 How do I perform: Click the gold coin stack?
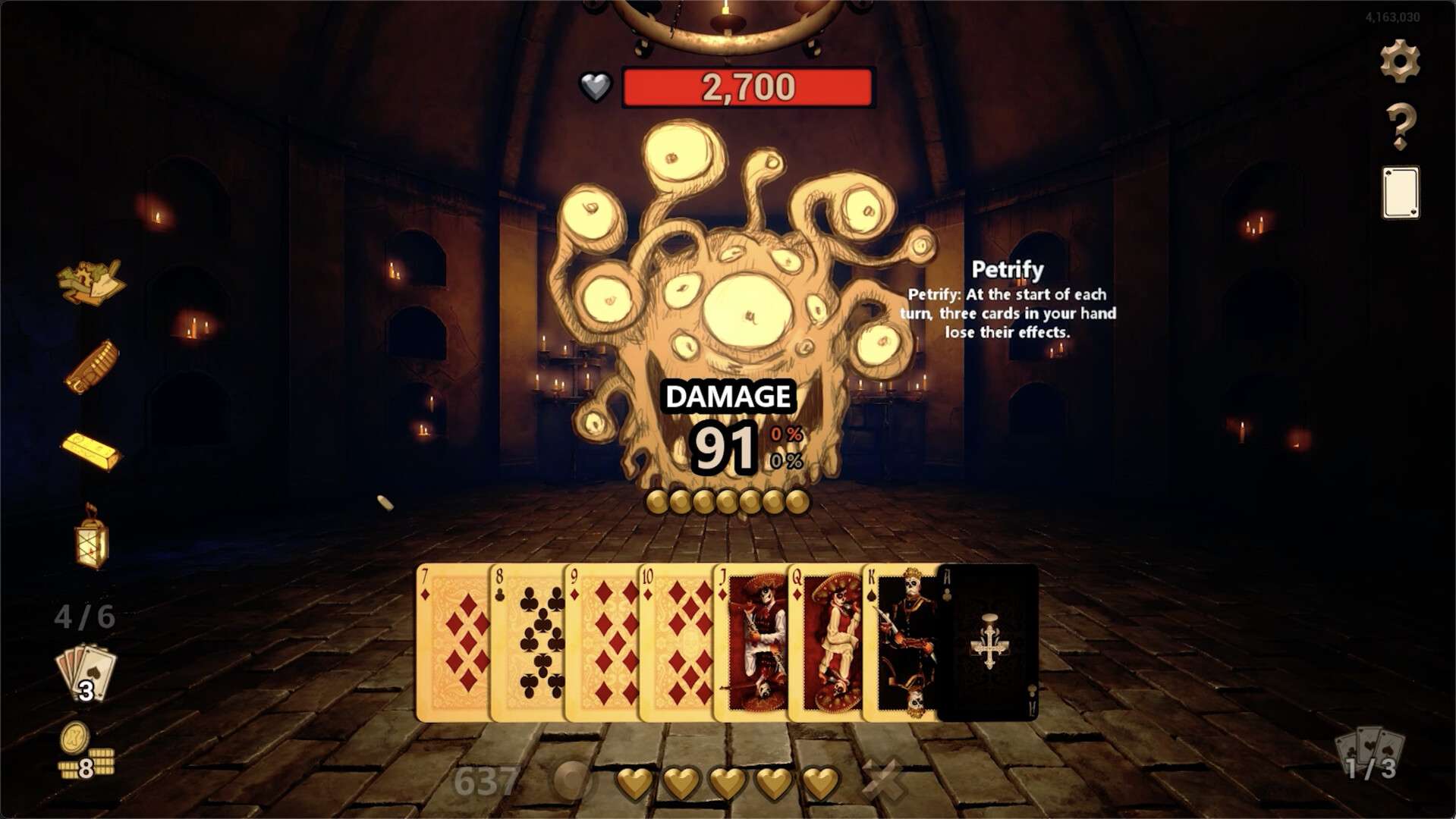coord(86,752)
